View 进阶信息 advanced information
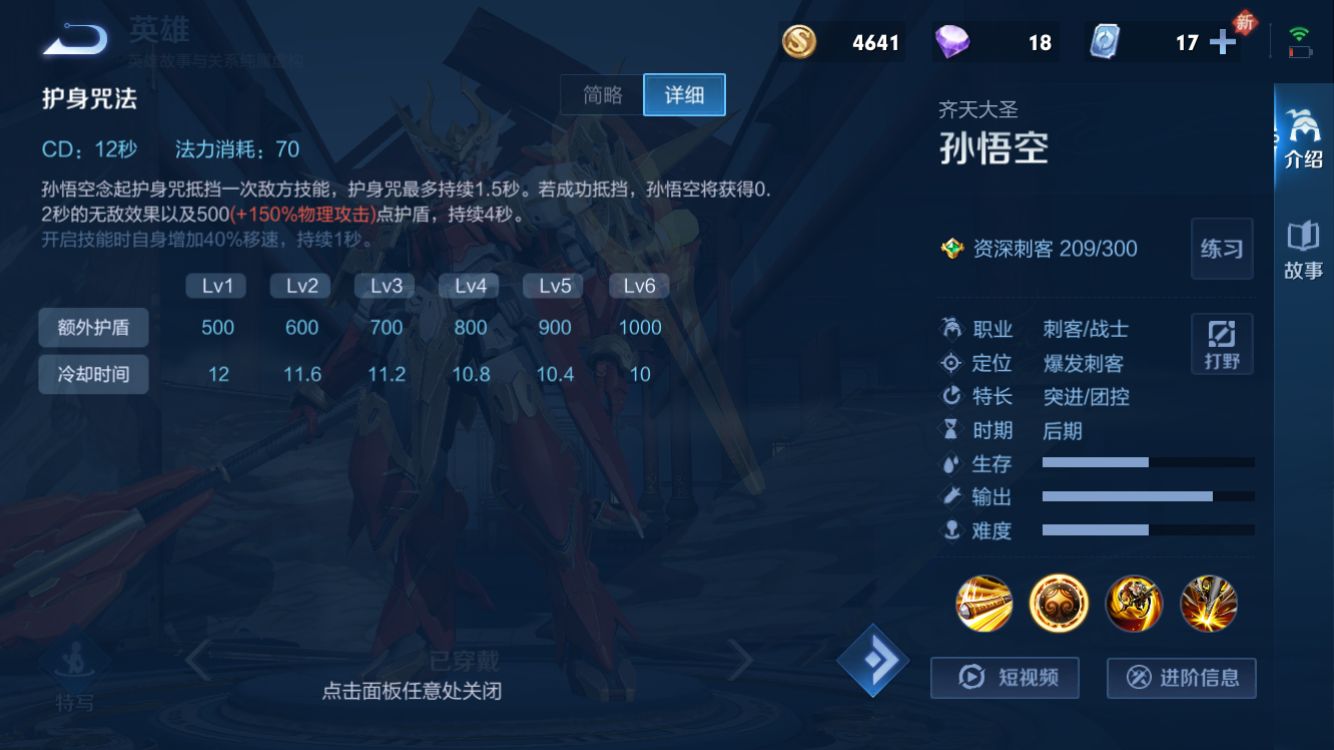Image resolution: width=1334 pixels, height=750 pixels. tap(1180, 677)
